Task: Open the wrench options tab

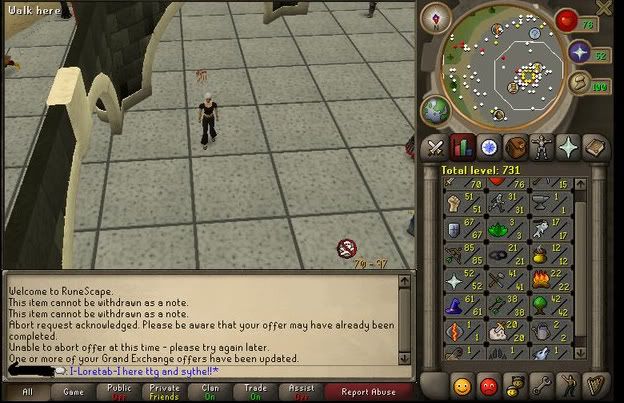Action: 542,384
